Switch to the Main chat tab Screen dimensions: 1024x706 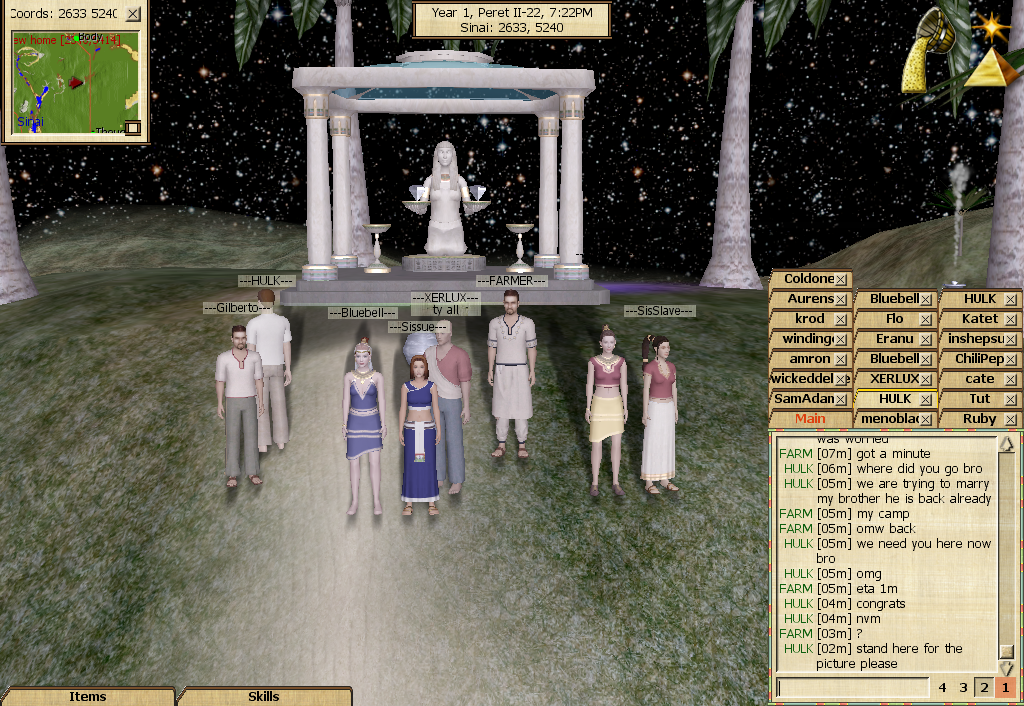pyautogui.click(x=810, y=419)
